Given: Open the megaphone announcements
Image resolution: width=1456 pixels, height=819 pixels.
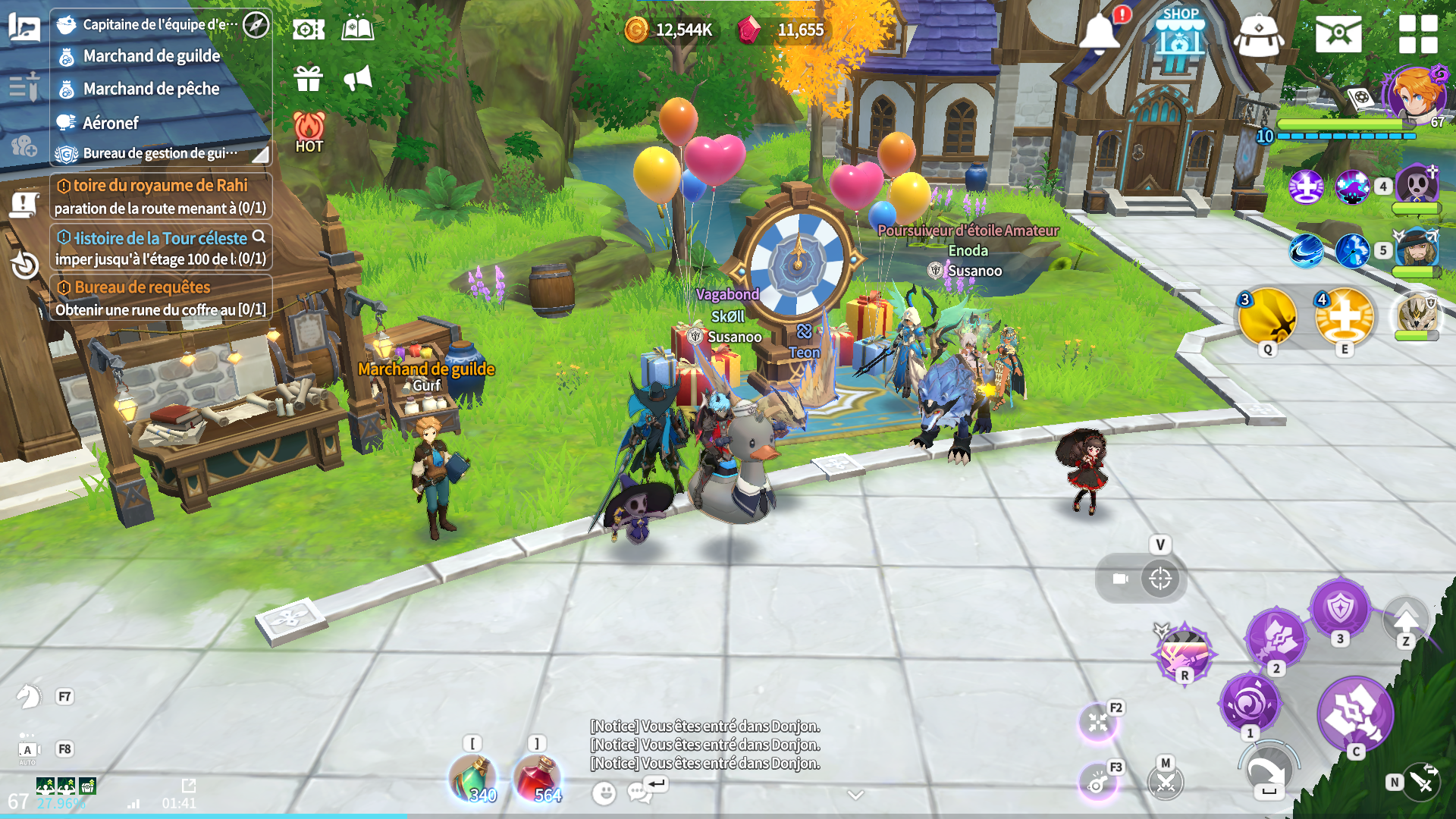Looking at the screenshot, I should (x=358, y=78).
